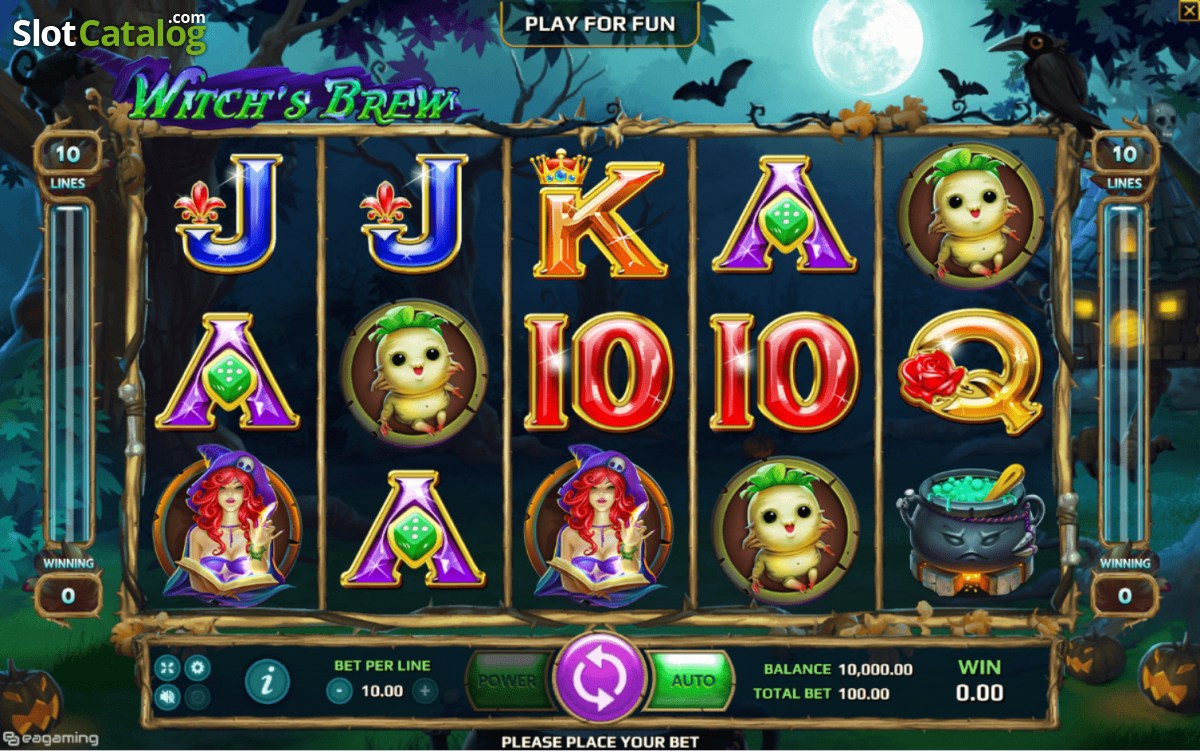Visit the SlotCatalog.com logo link

tap(108, 33)
